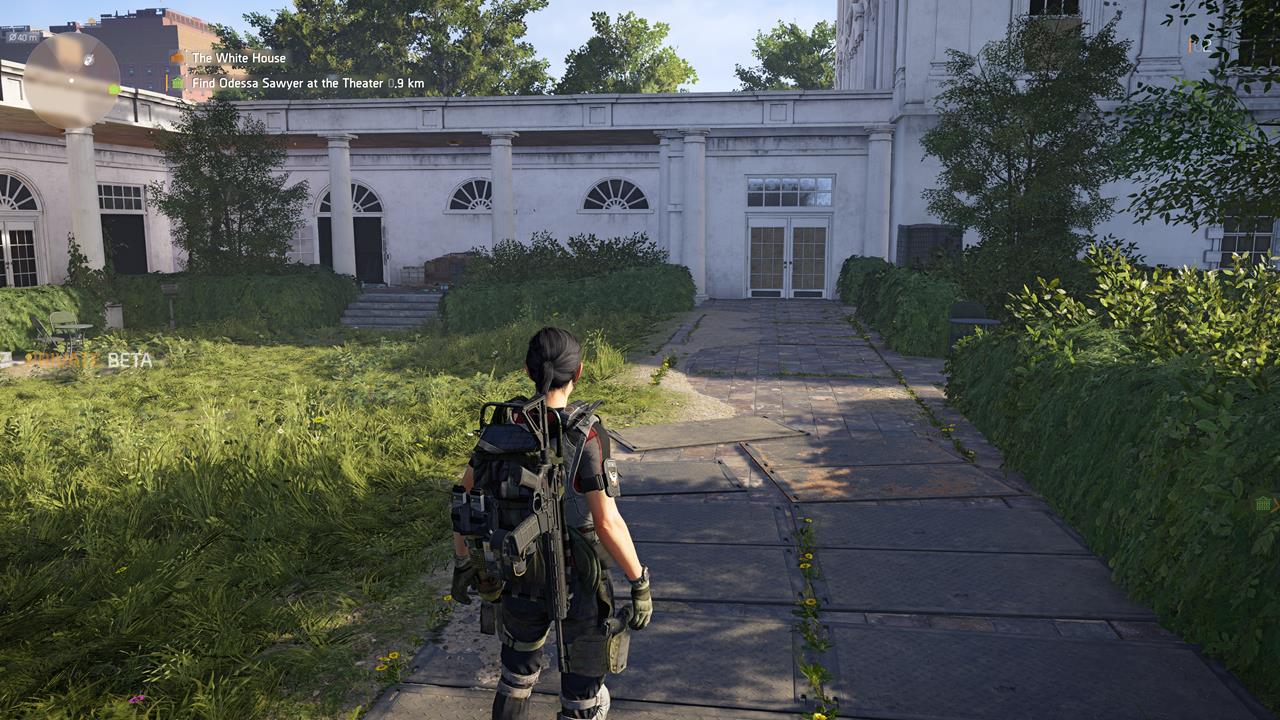Click the orange vertical progress bar by the objective
The width and height of the screenshot is (1280, 720).
click(x=167, y=81)
